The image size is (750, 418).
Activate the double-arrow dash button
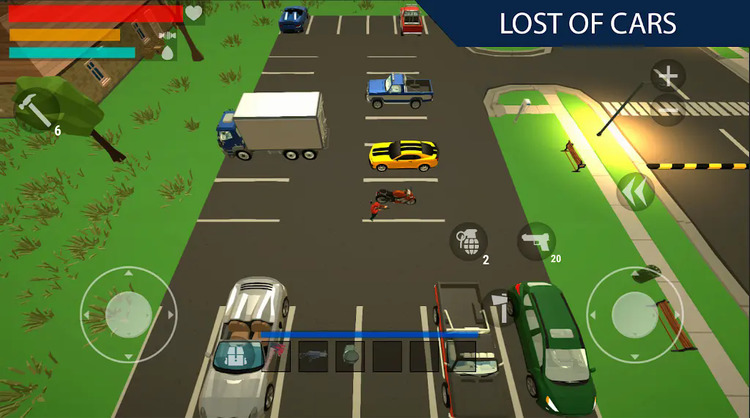pyautogui.click(x=635, y=191)
